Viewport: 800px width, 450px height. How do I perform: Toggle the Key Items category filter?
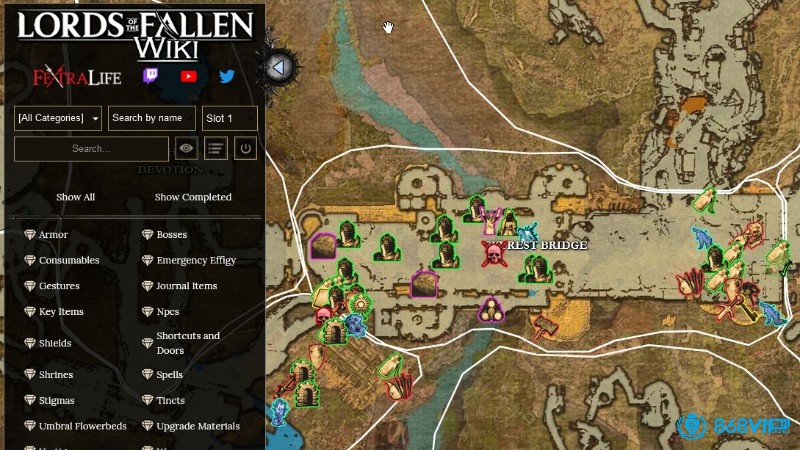(x=61, y=312)
